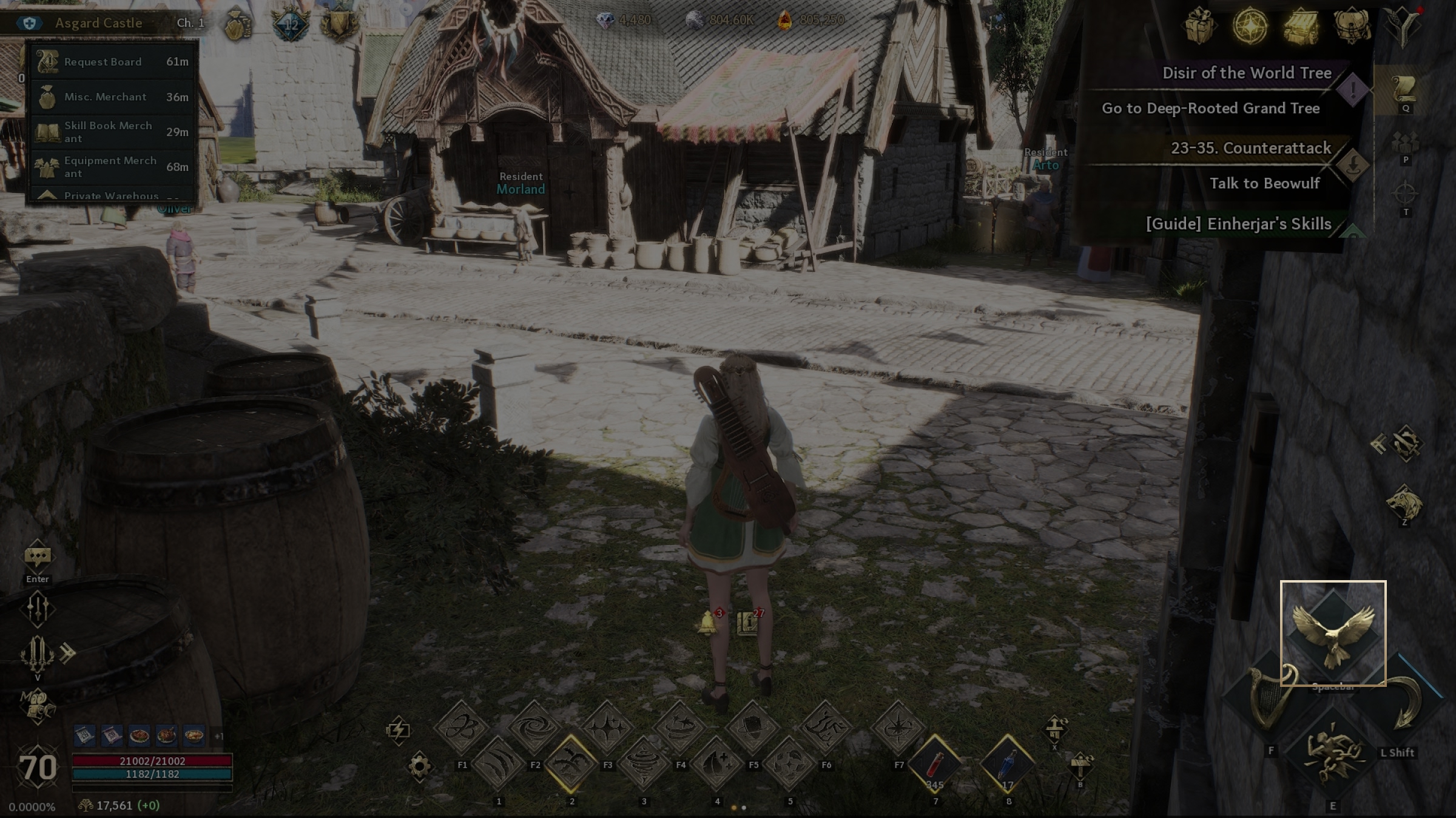This screenshot has width=1456, height=818.
Task: Select the 23-35. Counterattack quest entry
Action: pos(1250,148)
